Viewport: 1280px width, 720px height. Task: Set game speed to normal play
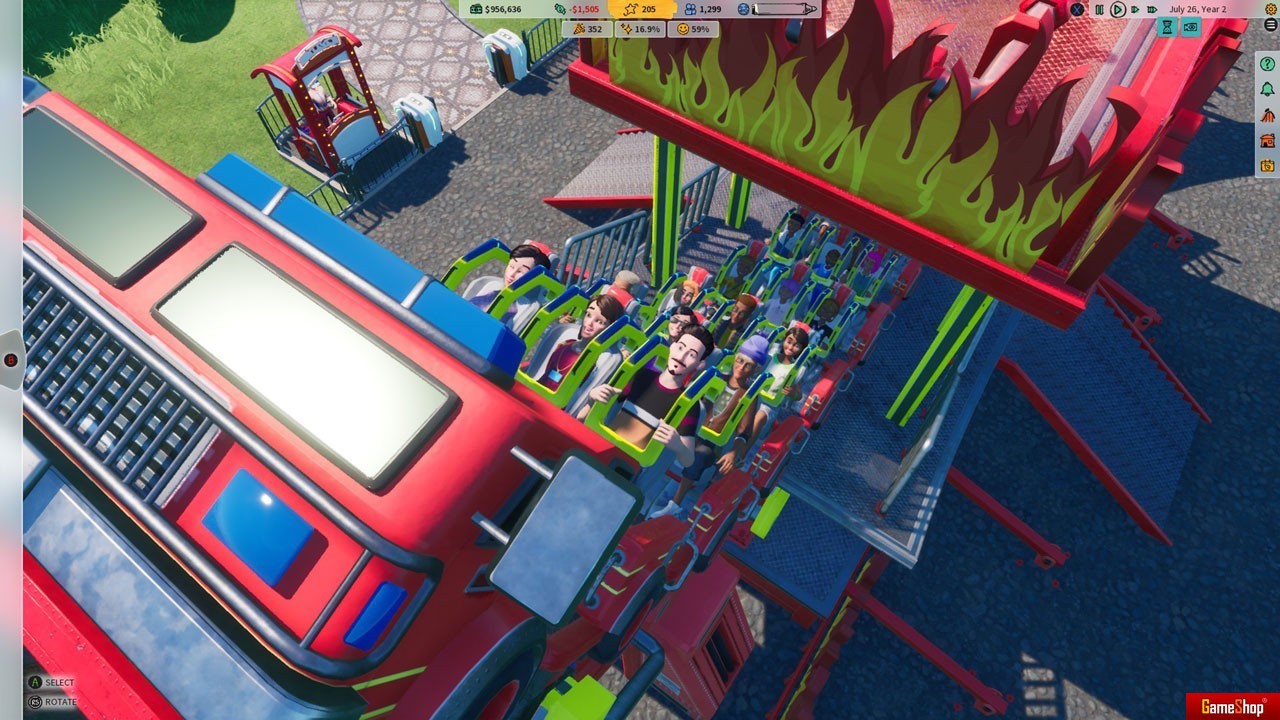1118,9
